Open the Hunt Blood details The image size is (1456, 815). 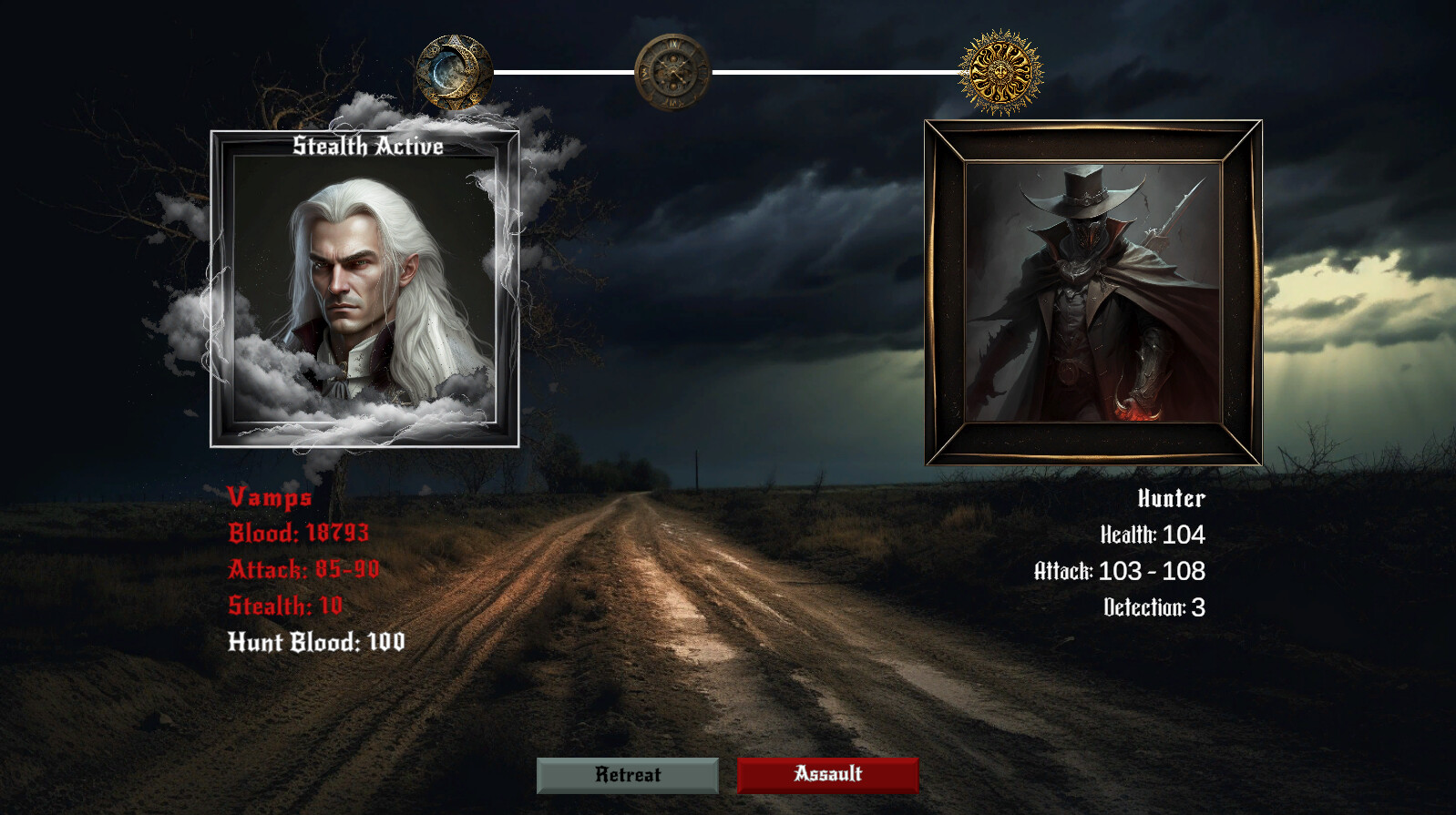318,642
